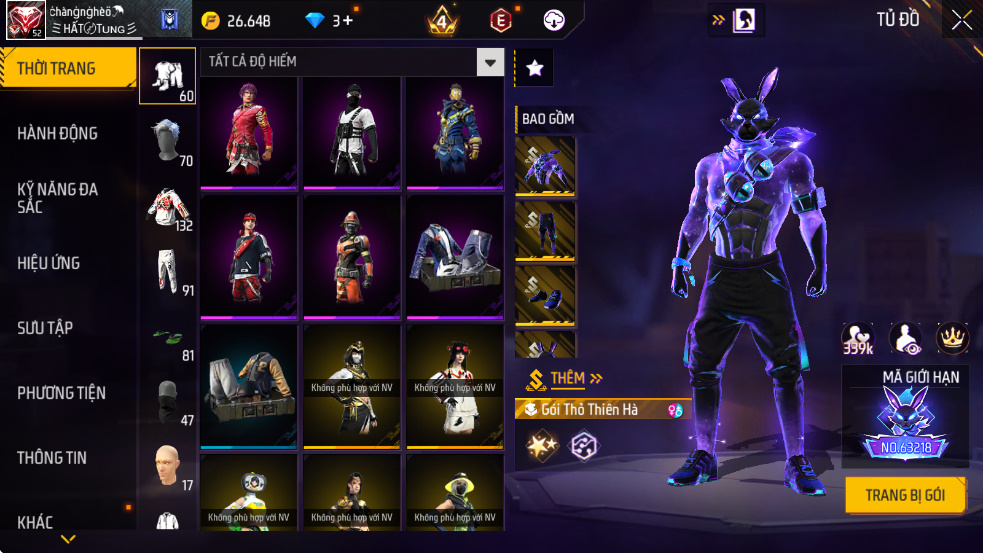
Task: Switch to the pants tab with 91 items
Action: pos(167,272)
